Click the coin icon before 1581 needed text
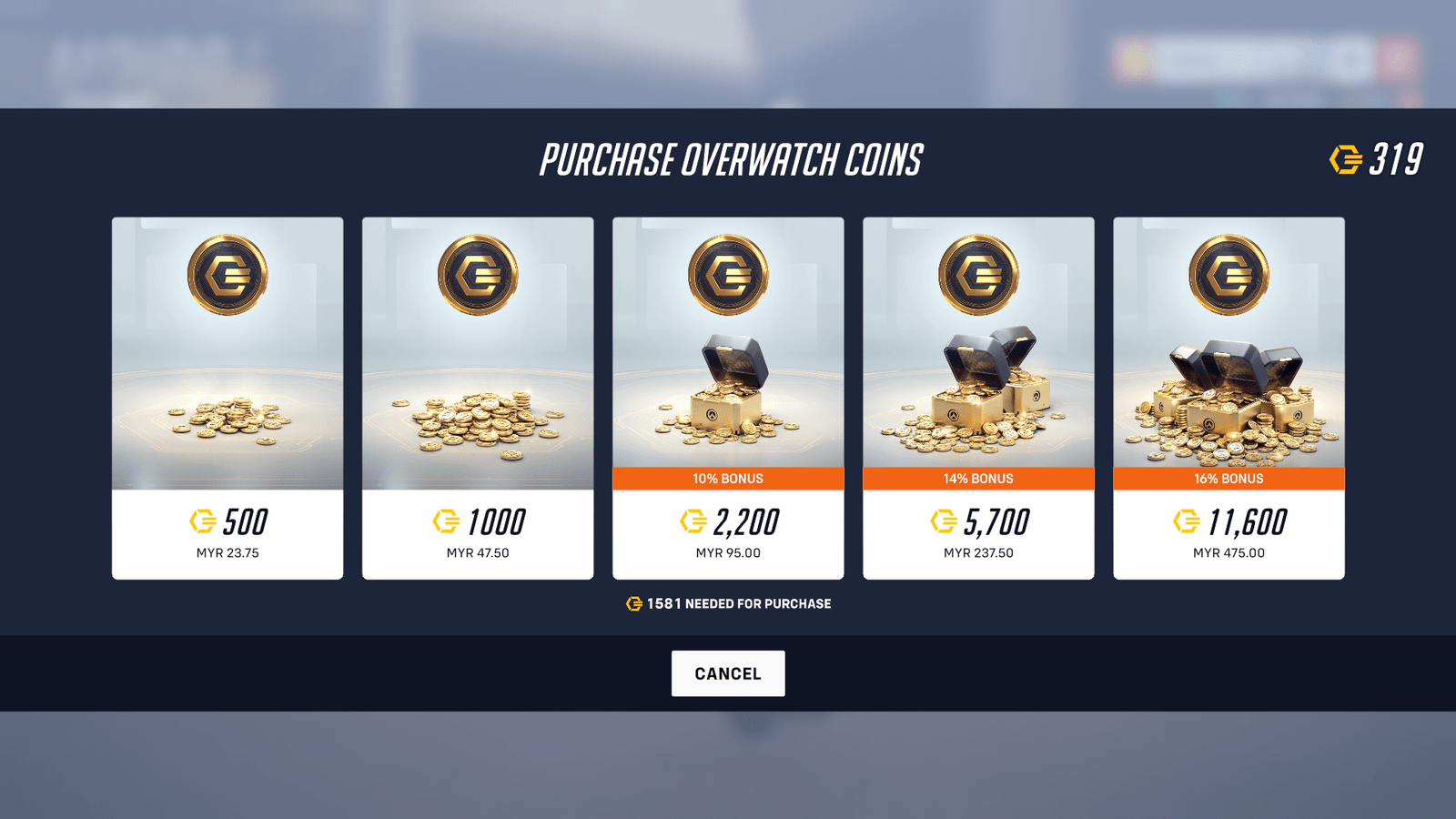Screen dimensions: 1456x819 coord(635,602)
